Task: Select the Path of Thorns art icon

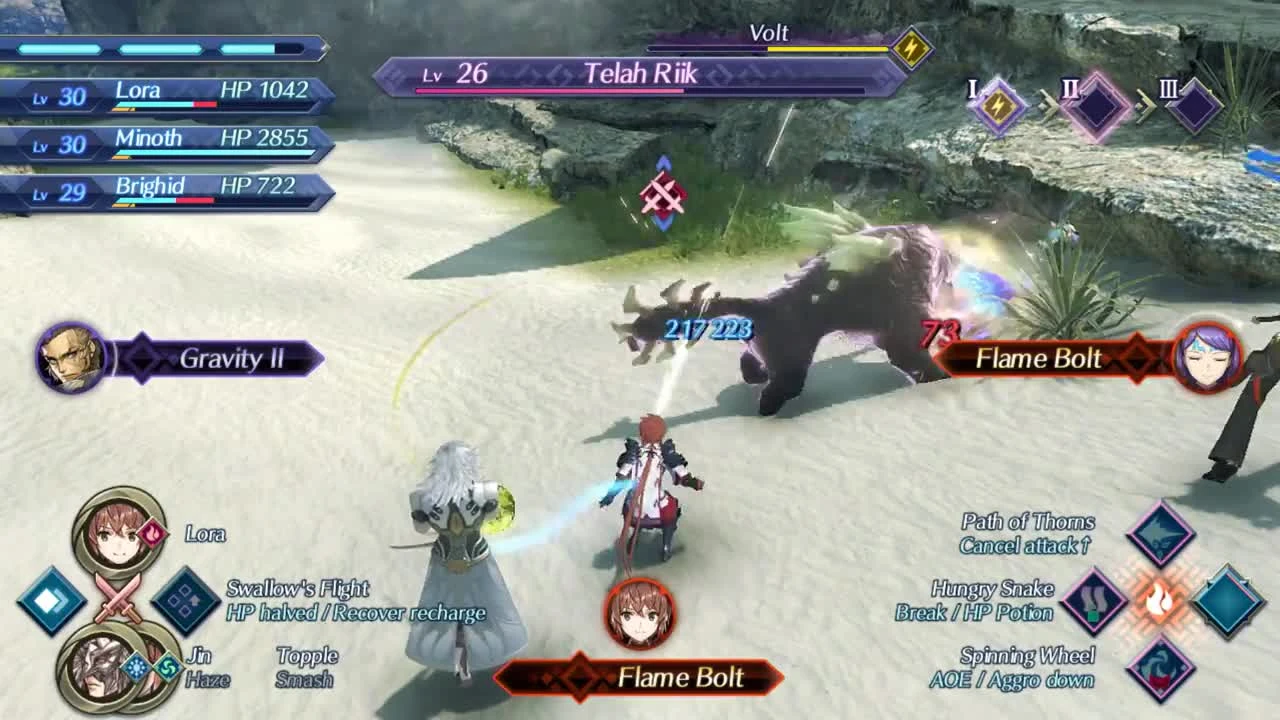Action: [x=1160, y=533]
